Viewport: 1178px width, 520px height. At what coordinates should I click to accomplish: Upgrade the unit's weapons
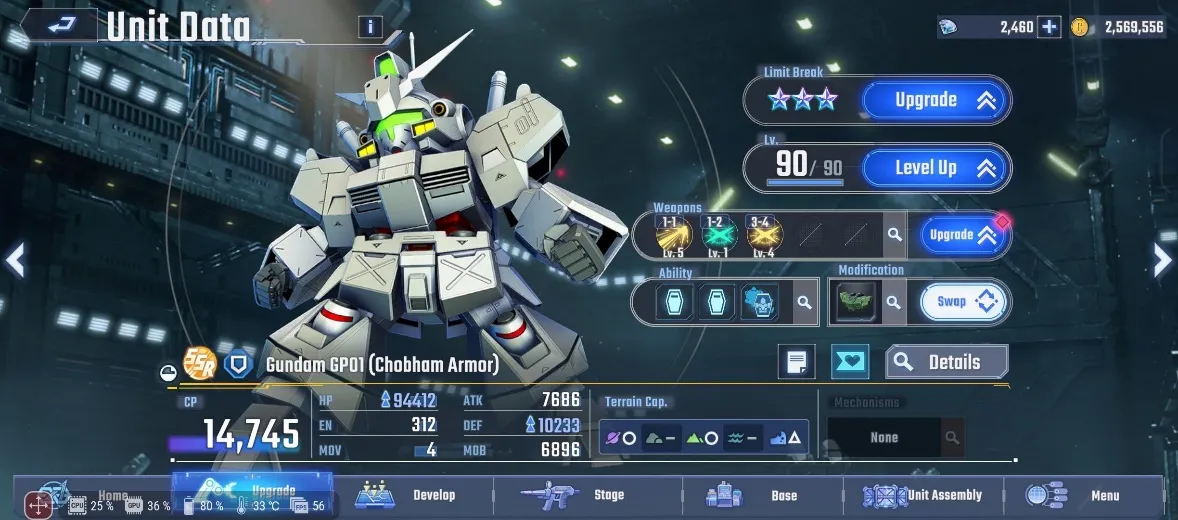click(x=962, y=235)
